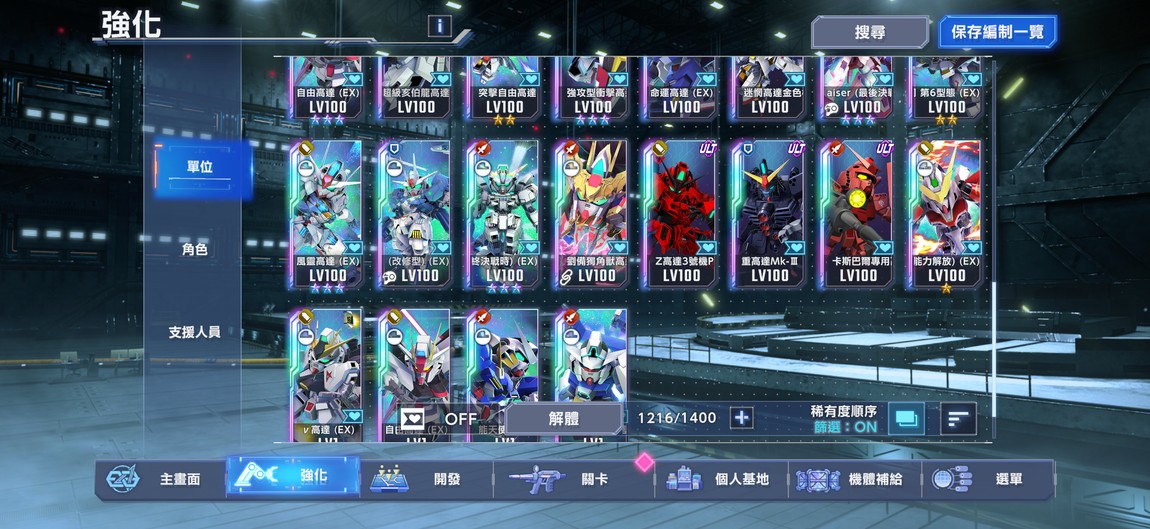Choose the Z高達3號機 red unit card
This screenshot has height=529, width=1150.
click(x=681, y=215)
